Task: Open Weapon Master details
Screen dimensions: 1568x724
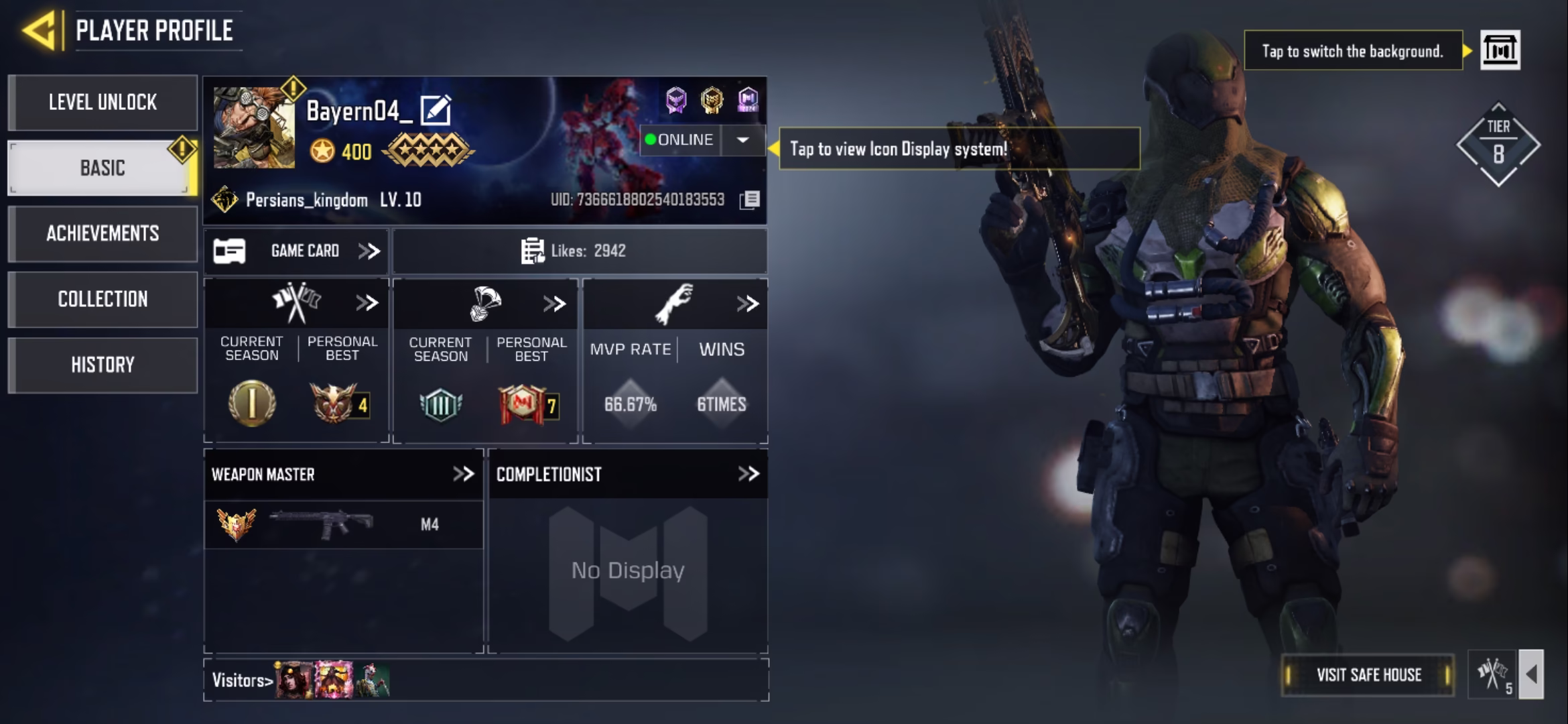Action: tap(463, 475)
